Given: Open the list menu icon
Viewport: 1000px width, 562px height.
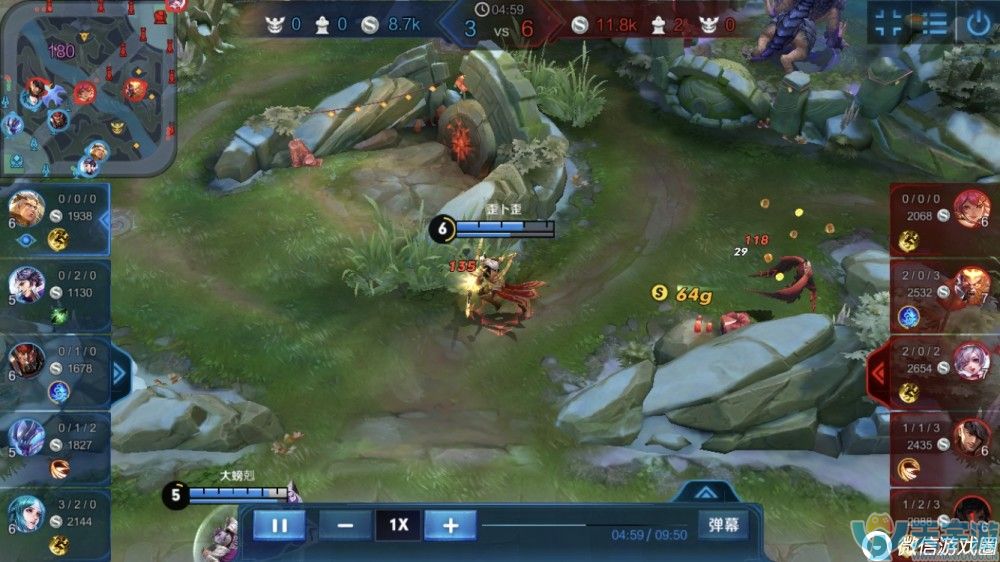Looking at the screenshot, I should [x=934, y=23].
